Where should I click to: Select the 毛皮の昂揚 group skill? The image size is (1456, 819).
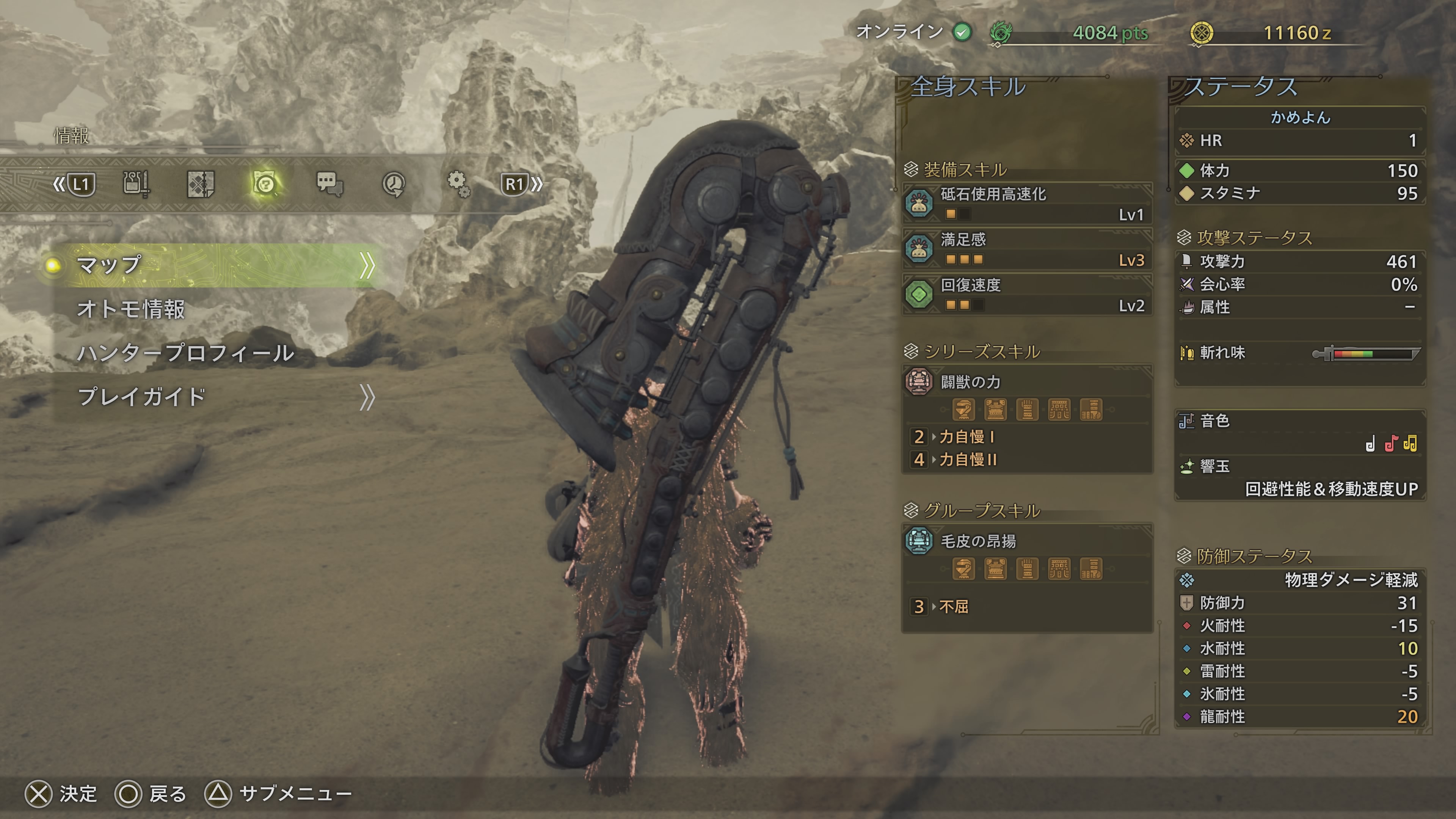(x=1027, y=541)
